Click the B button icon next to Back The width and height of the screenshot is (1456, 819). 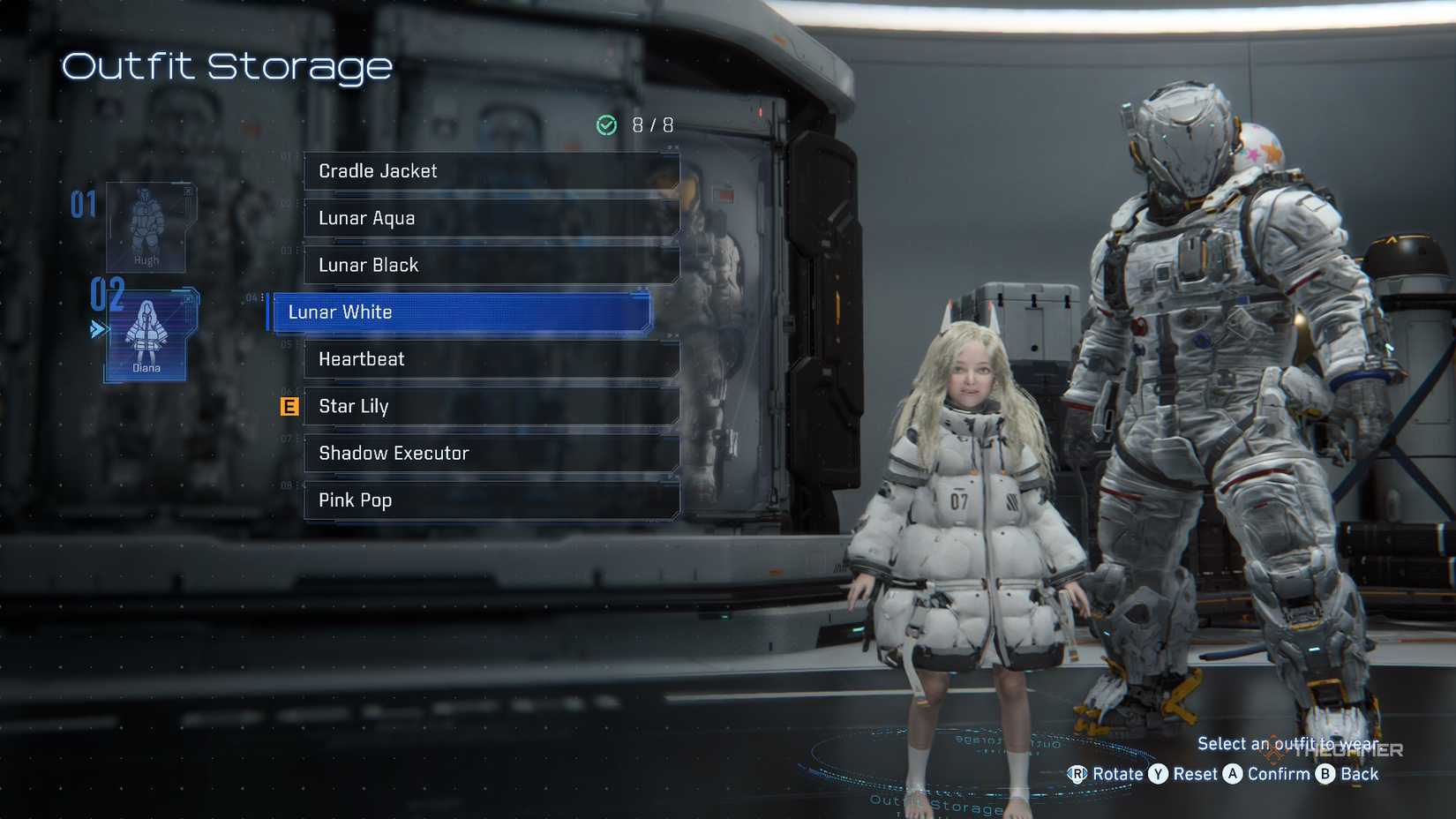pos(1325,774)
